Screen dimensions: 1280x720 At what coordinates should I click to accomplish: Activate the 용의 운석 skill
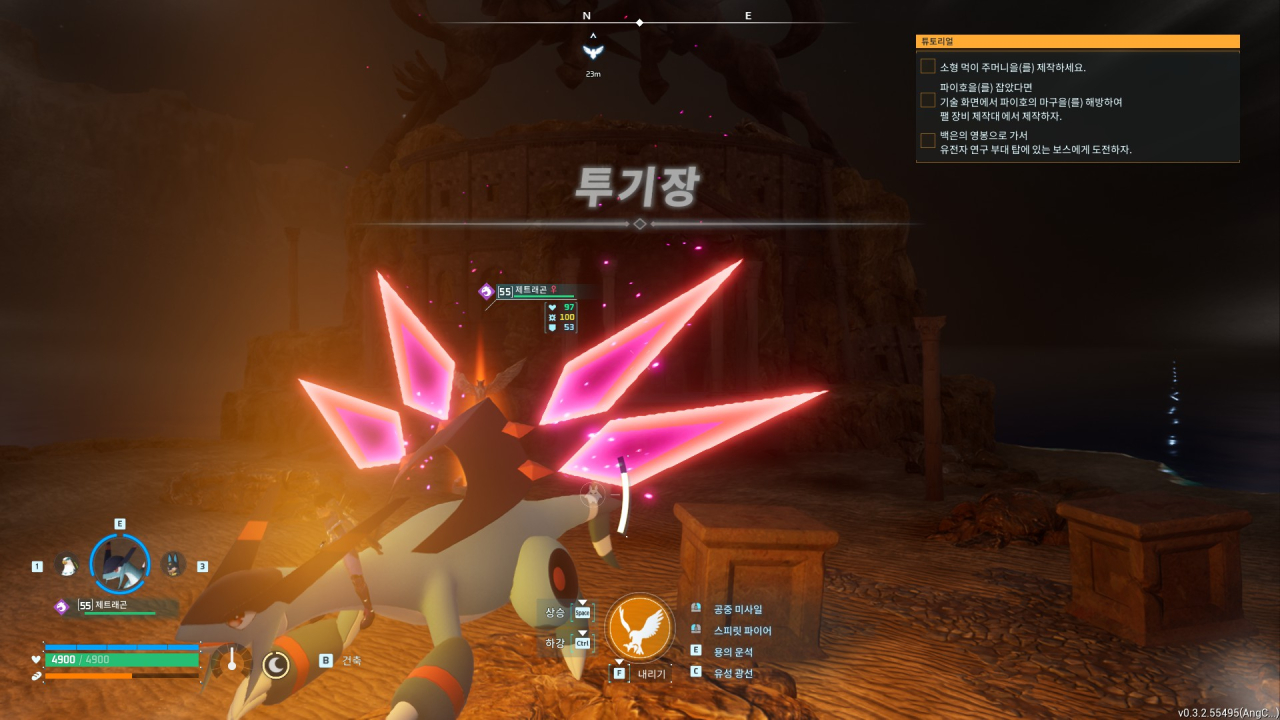(733, 651)
